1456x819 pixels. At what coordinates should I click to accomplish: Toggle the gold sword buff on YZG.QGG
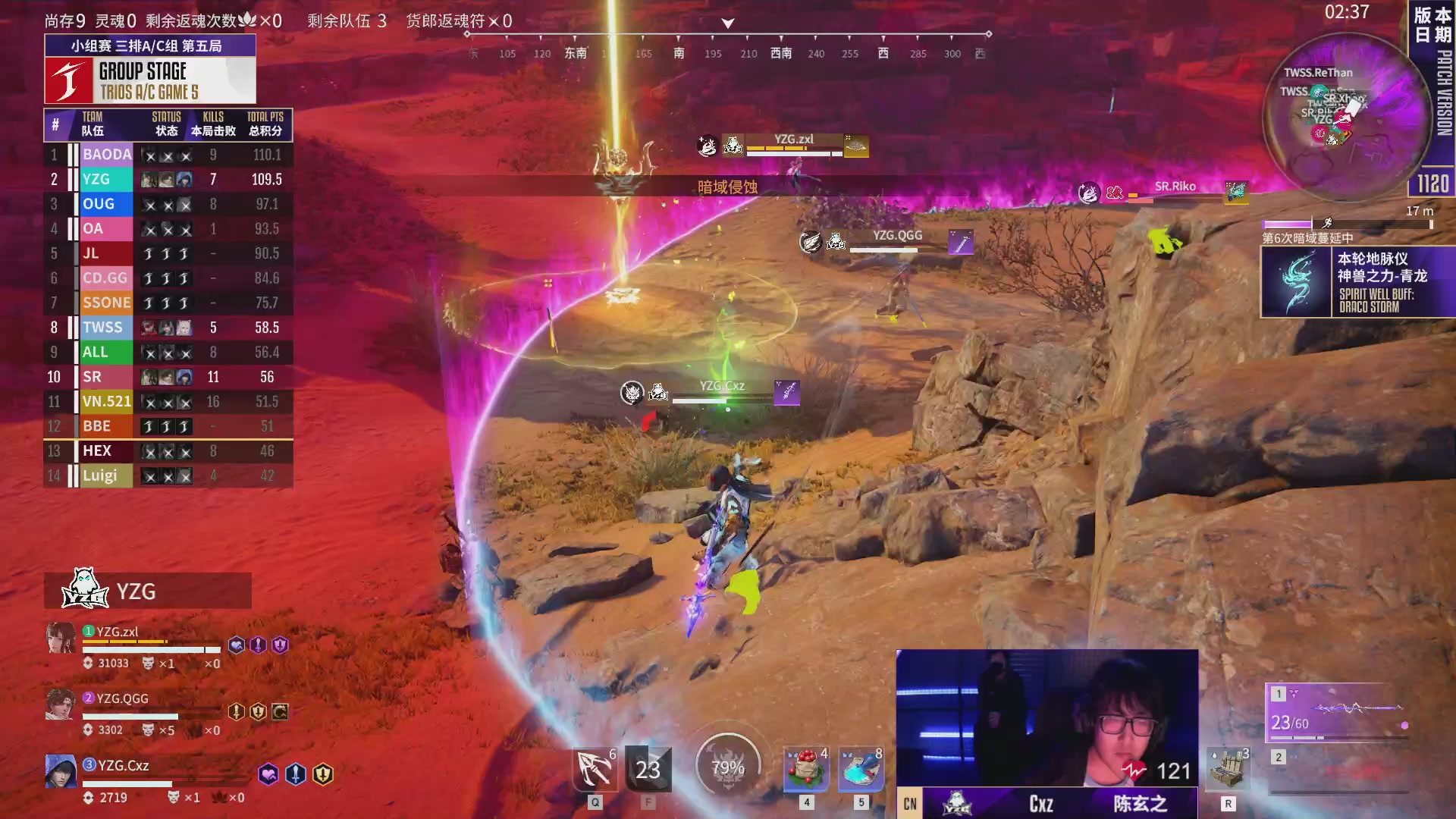click(236, 711)
